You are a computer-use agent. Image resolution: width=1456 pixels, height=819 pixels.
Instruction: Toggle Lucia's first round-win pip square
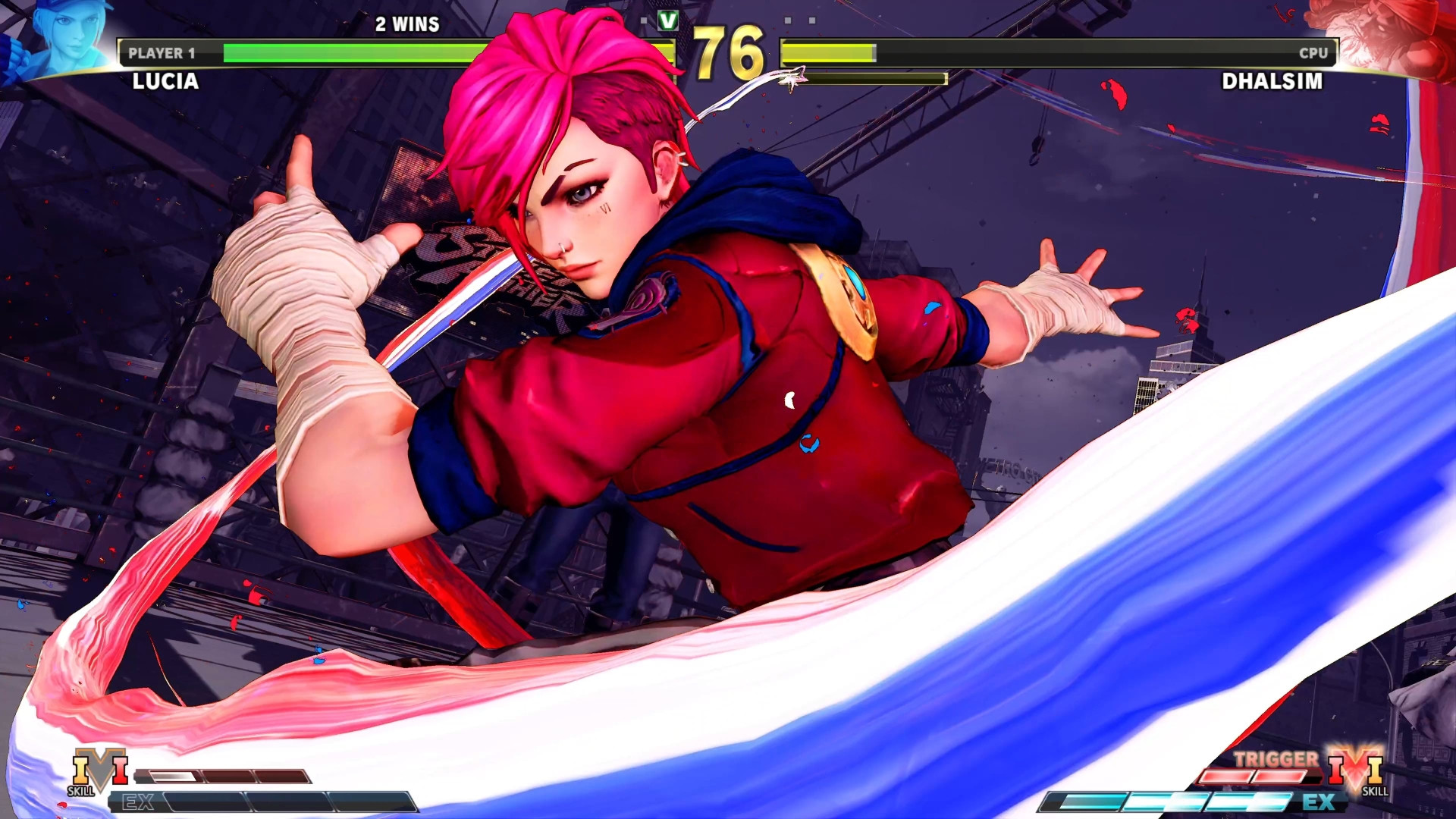pos(644,20)
